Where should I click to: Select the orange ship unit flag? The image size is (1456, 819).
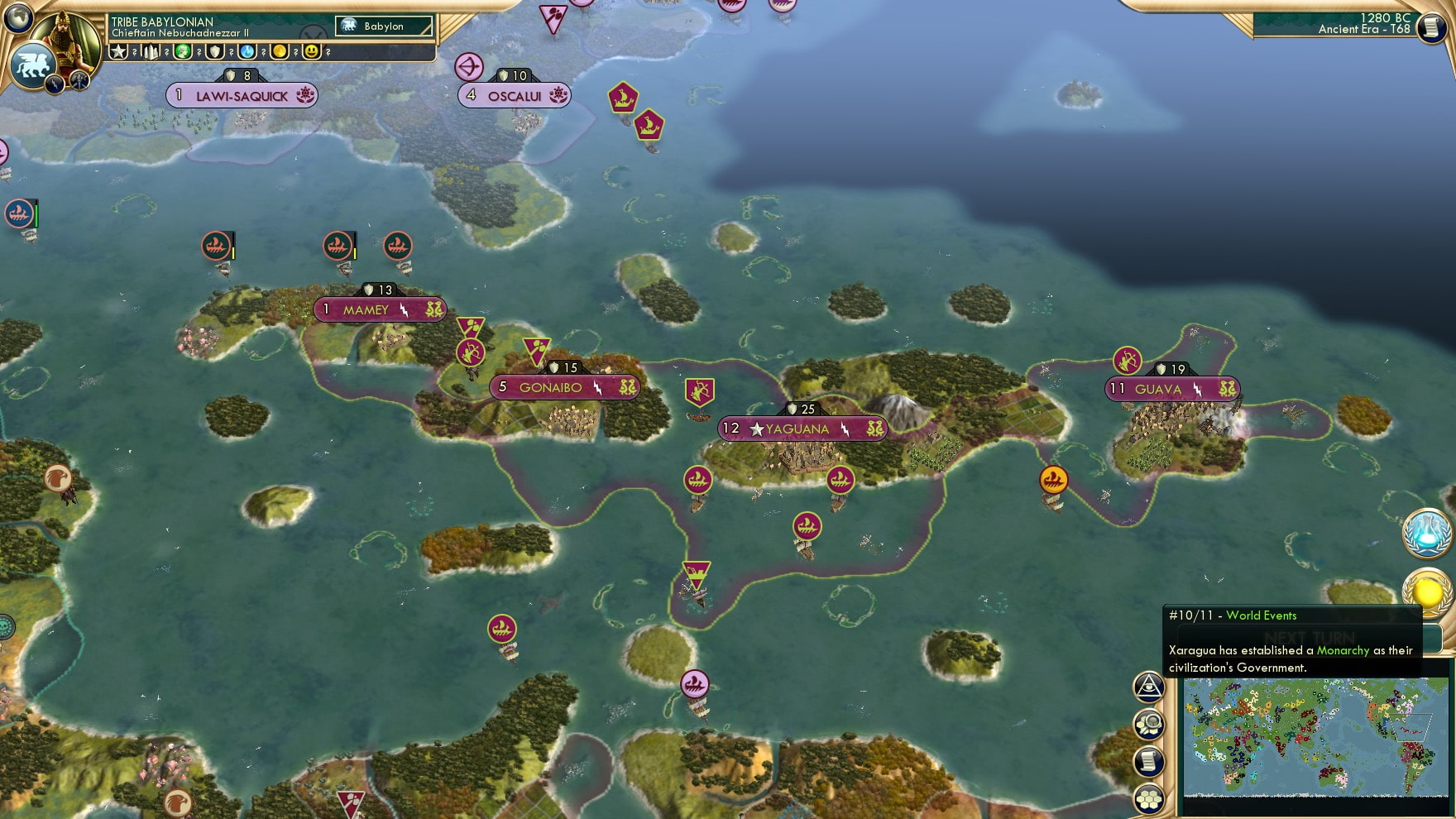click(1053, 480)
